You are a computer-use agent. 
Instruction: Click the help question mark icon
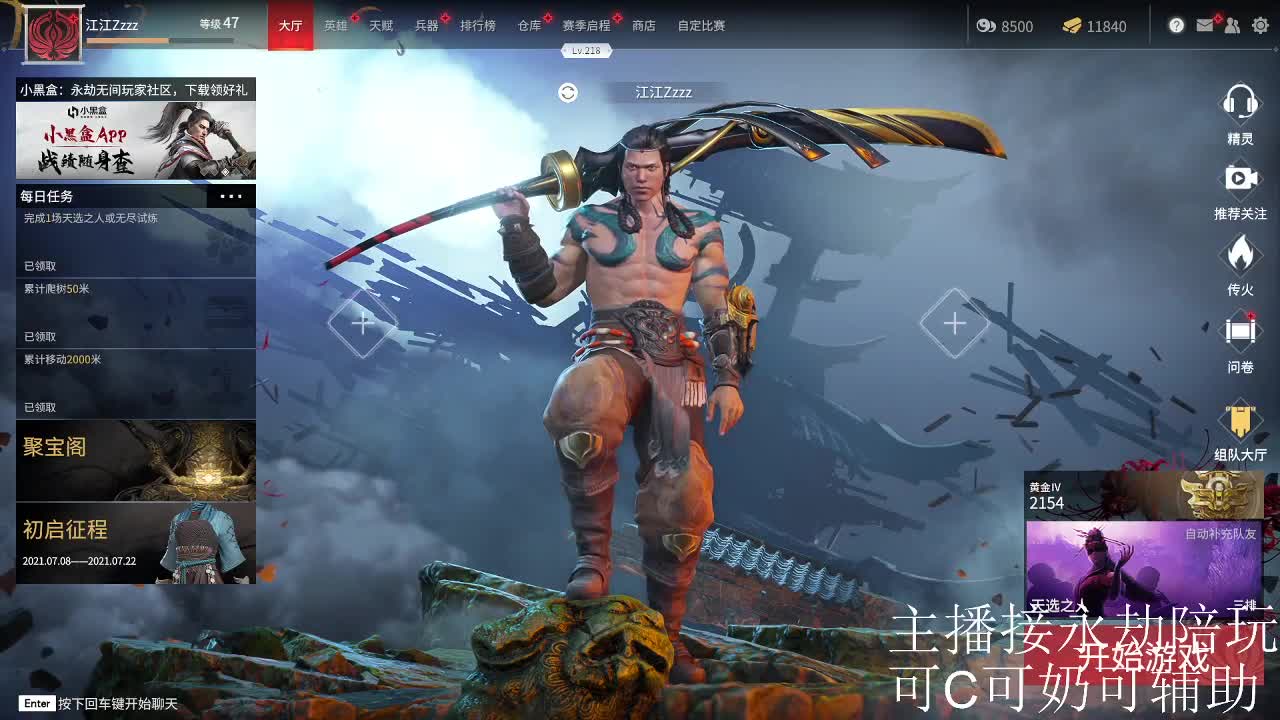tap(1177, 25)
